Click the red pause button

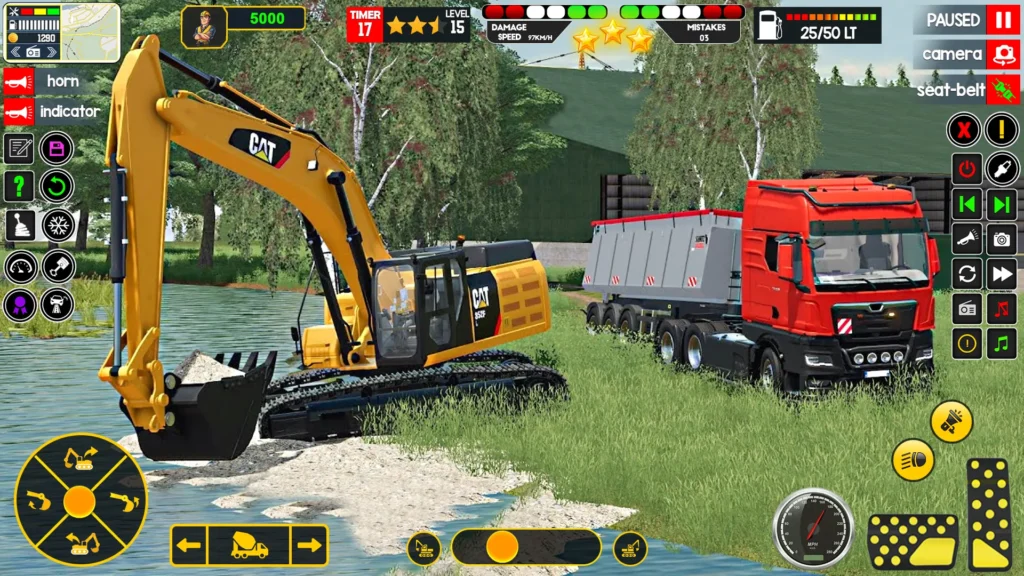(x=1002, y=20)
